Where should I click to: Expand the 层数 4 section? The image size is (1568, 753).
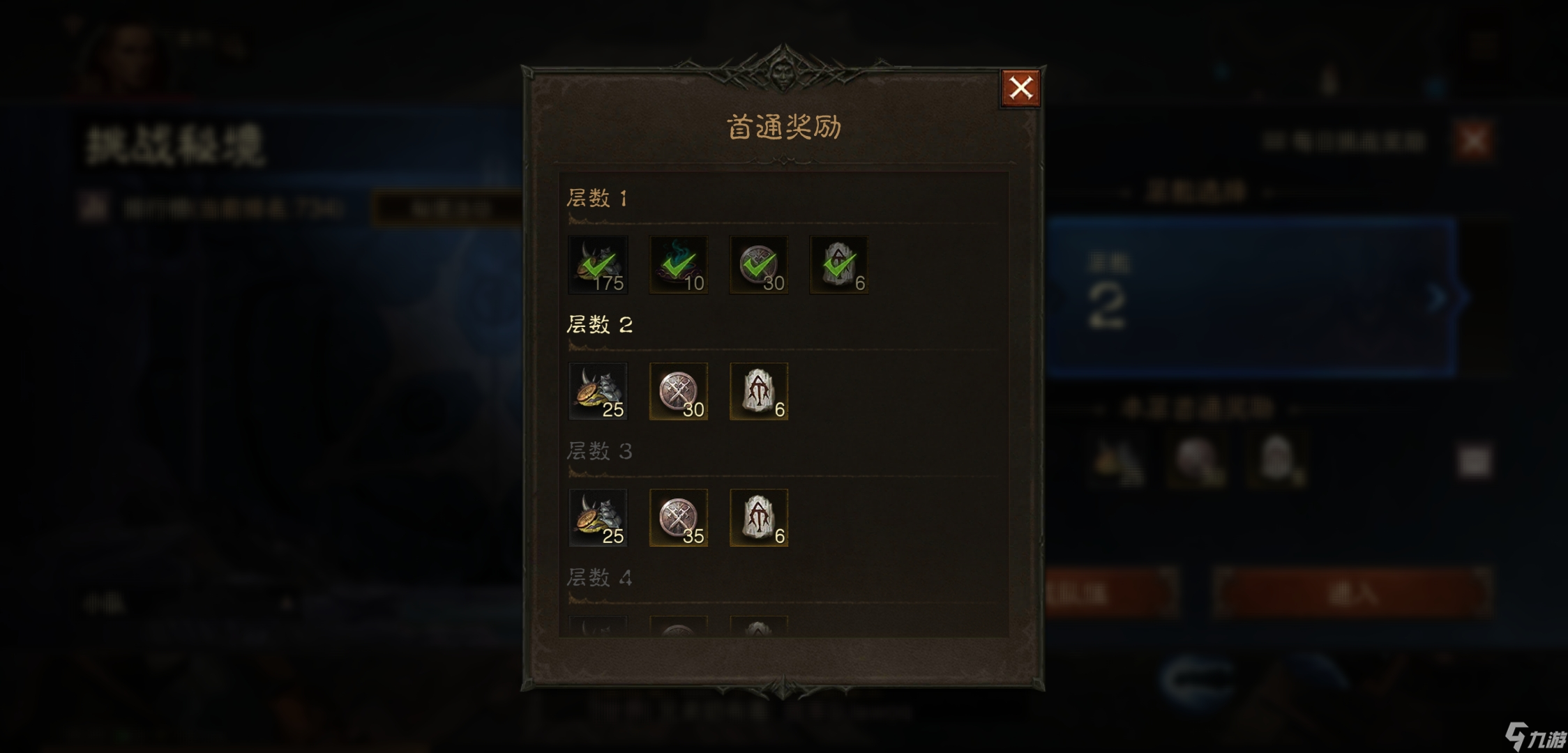click(x=598, y=577)
